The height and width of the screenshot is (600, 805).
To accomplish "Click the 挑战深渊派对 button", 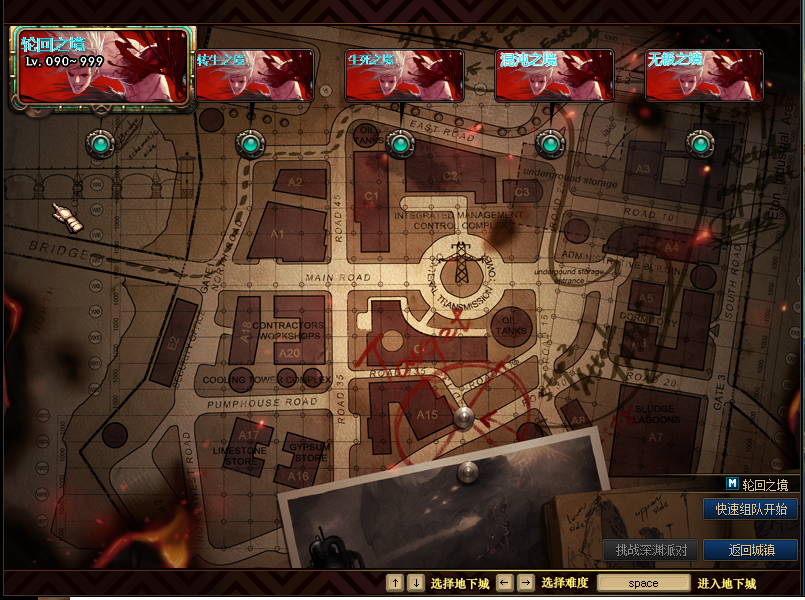I will pos(650,550).
